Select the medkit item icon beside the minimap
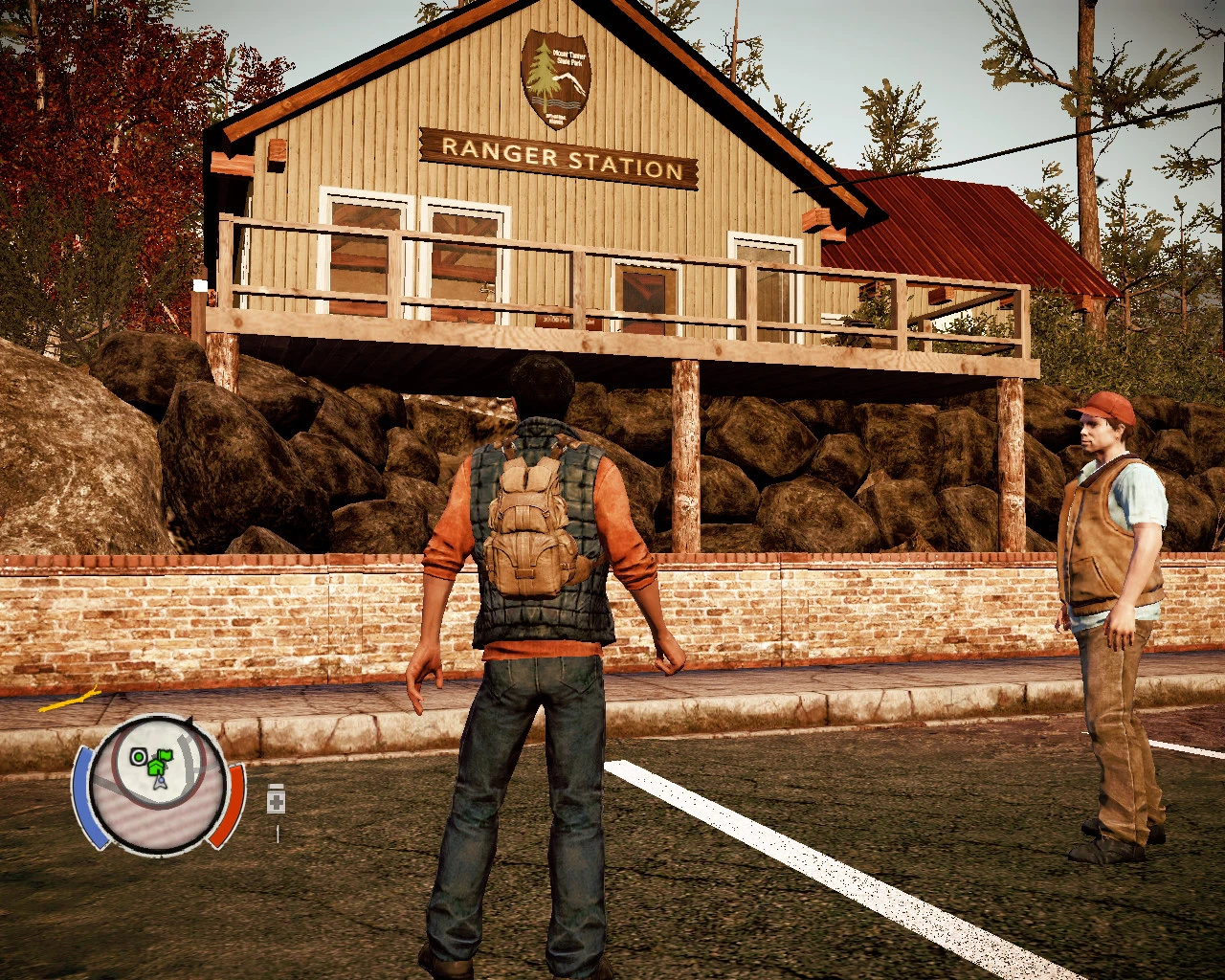Viewport: 1225px width, 980px height. [276, 798]
